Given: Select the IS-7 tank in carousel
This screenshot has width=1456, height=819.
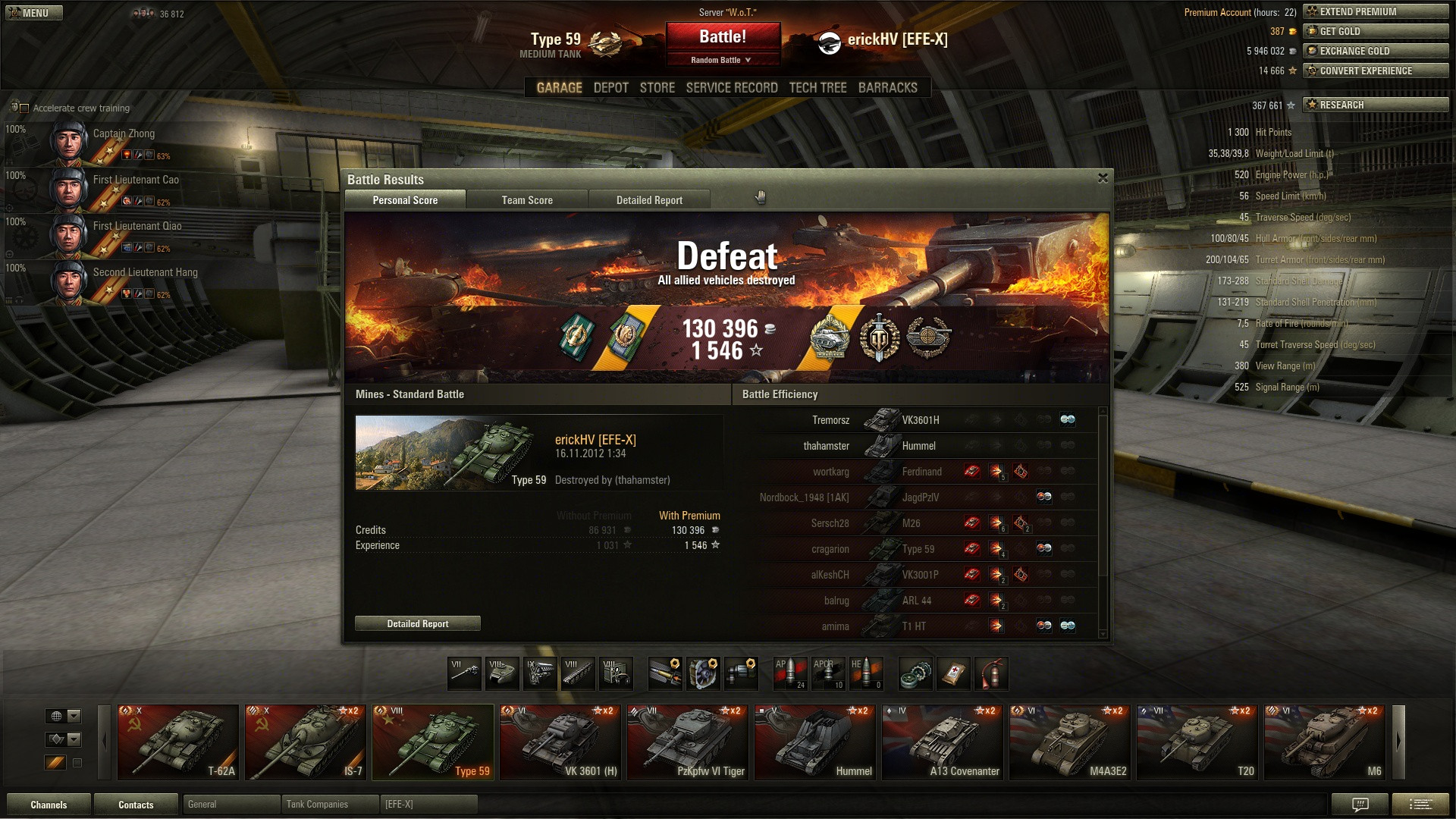Looking at the screenshot, I should (x=306, y=742).
